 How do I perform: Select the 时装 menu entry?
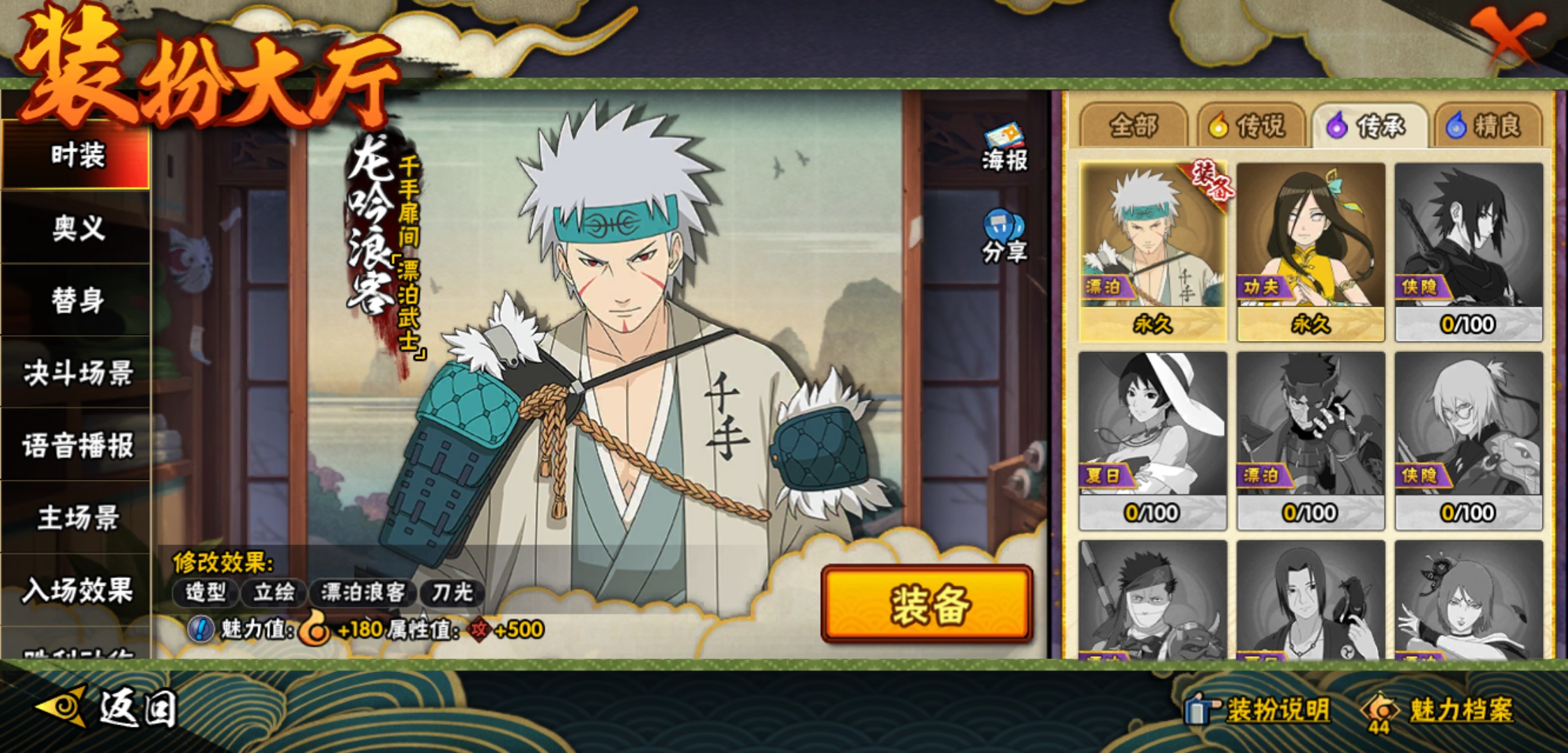tap(77, 155)
